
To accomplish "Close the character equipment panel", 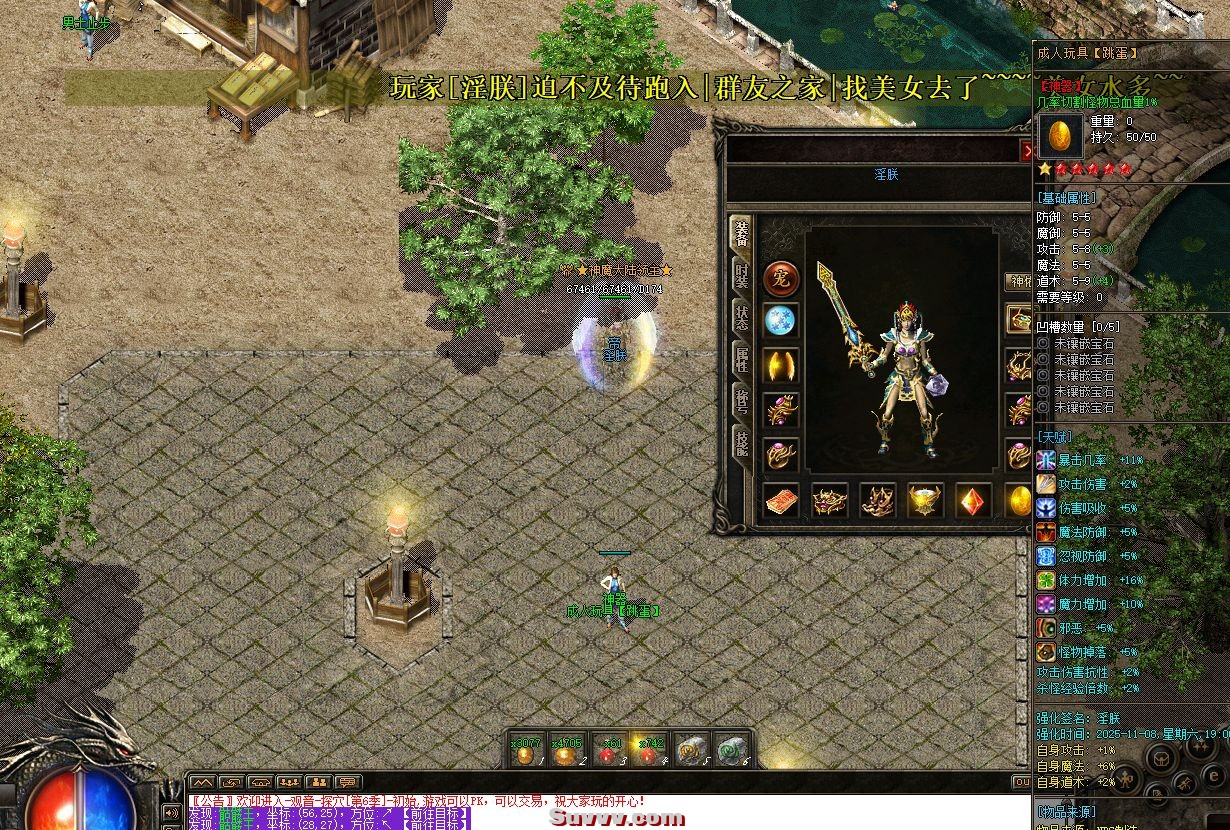I will (1026, 151).
